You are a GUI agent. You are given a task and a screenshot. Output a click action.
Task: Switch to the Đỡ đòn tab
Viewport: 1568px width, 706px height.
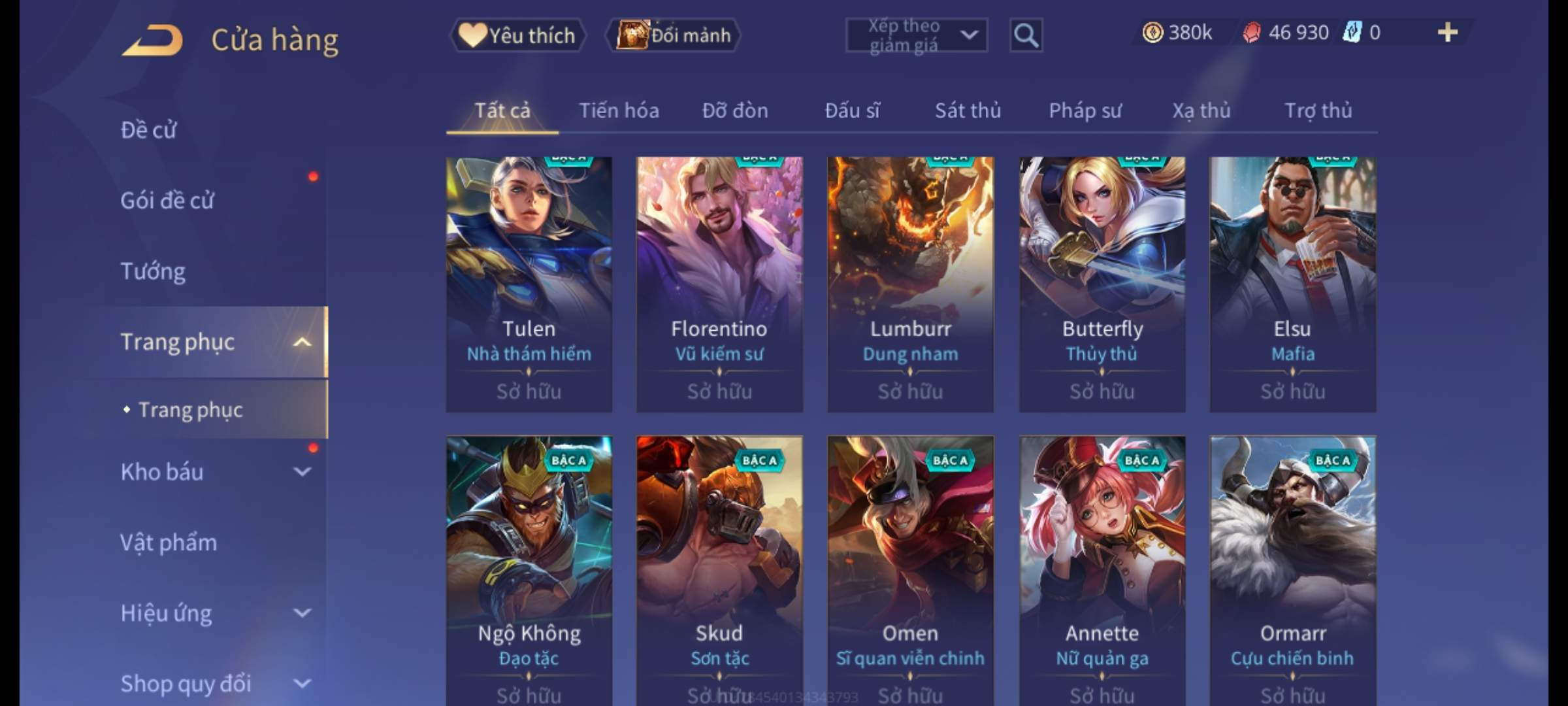point(735,110)
